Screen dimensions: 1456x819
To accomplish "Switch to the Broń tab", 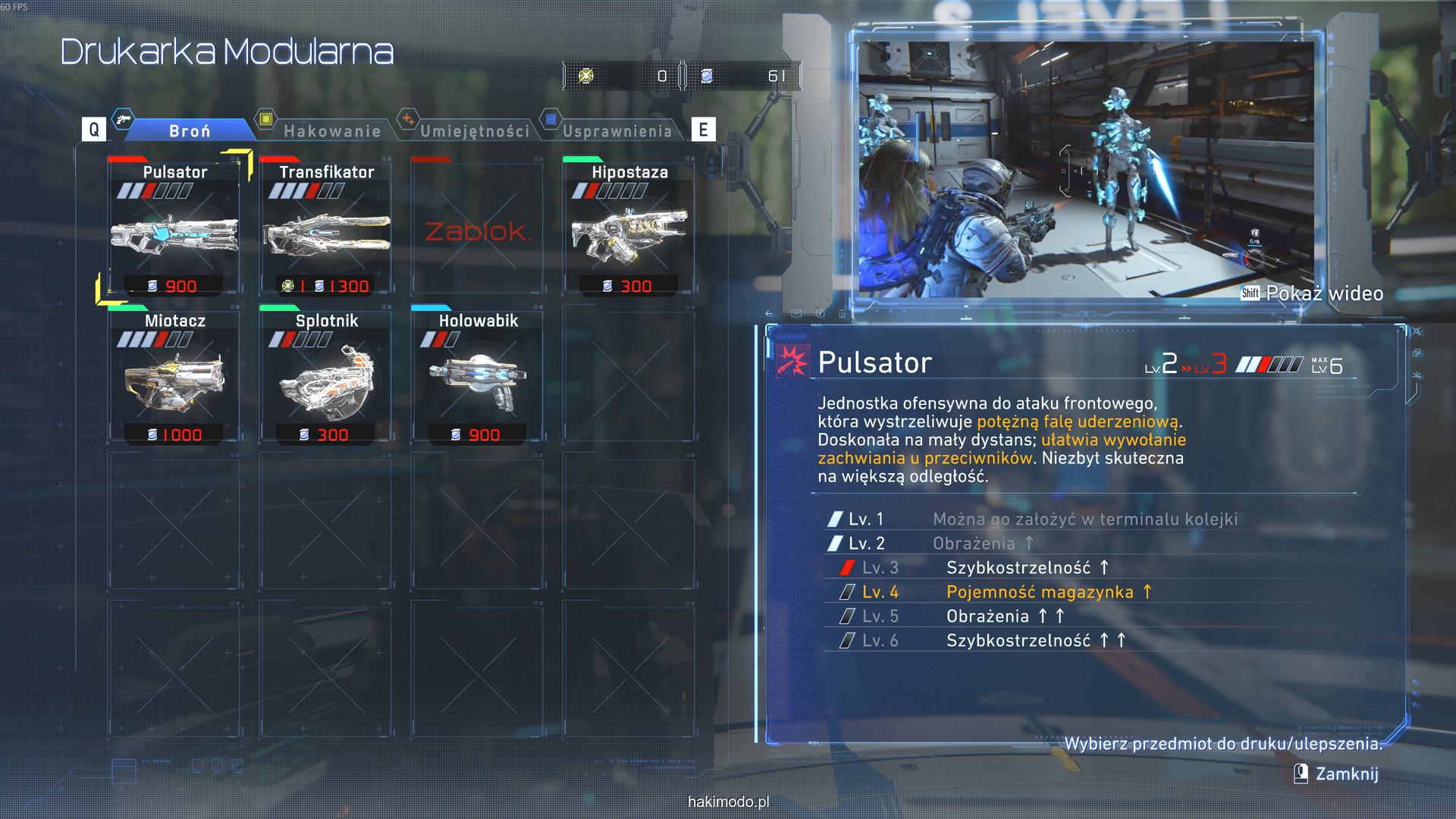I will (190, 130).
